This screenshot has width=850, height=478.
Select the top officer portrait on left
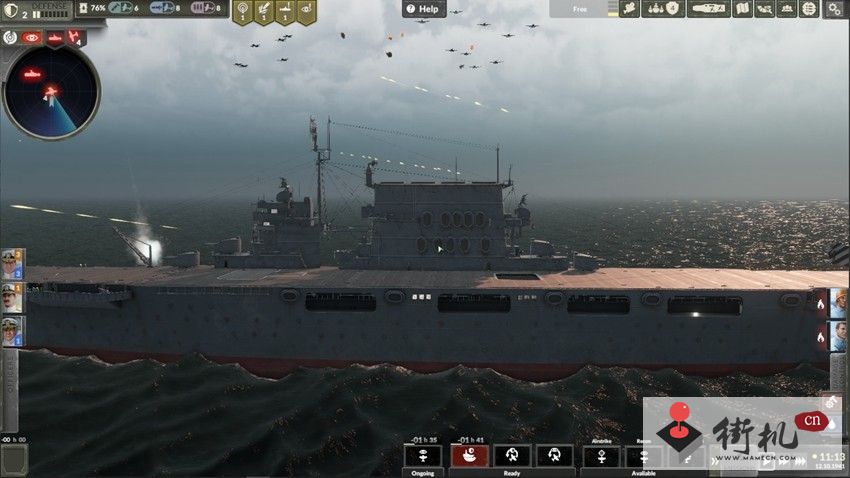click(x=11, y=264)
